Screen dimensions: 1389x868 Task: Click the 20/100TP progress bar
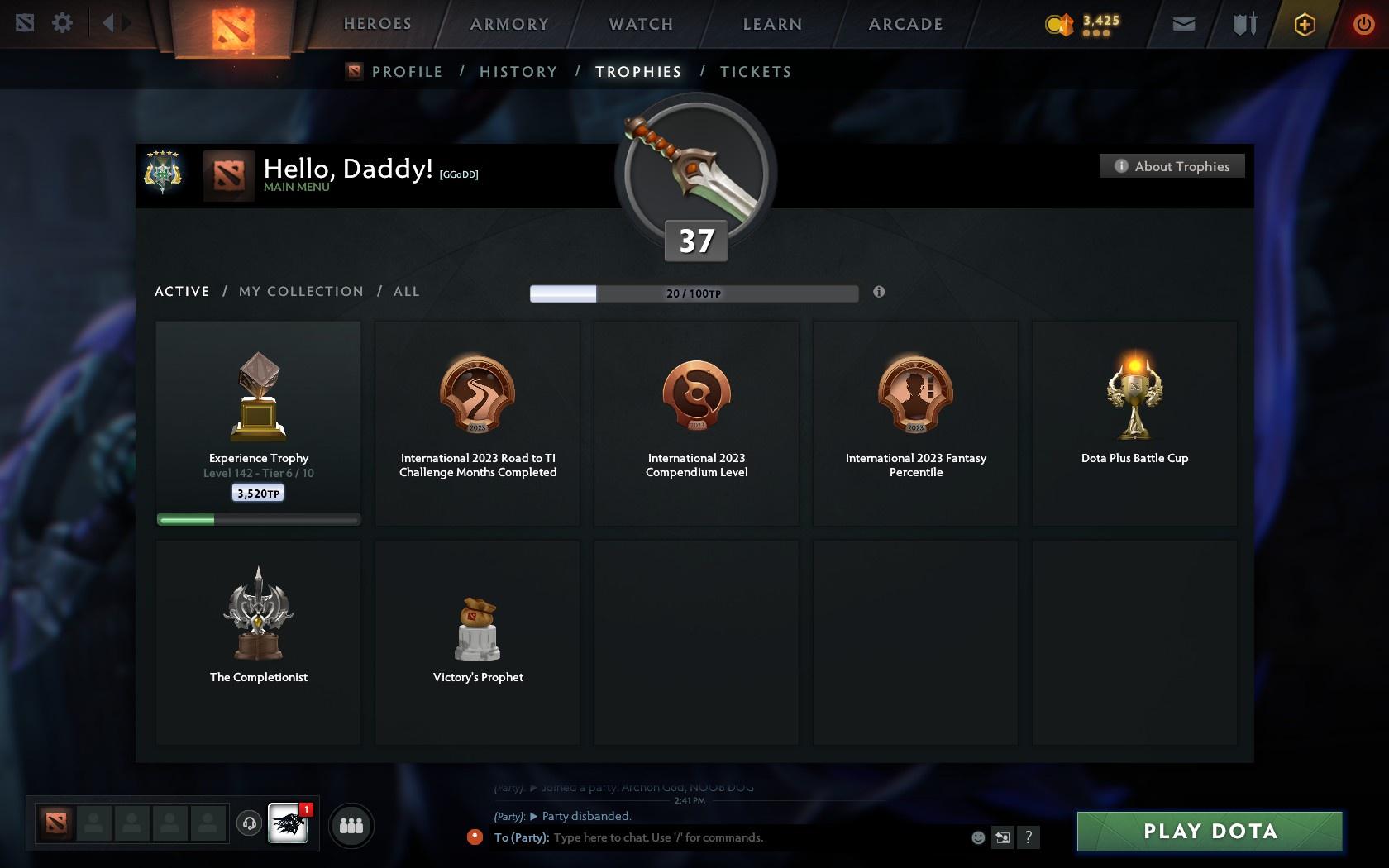(694, 293)
